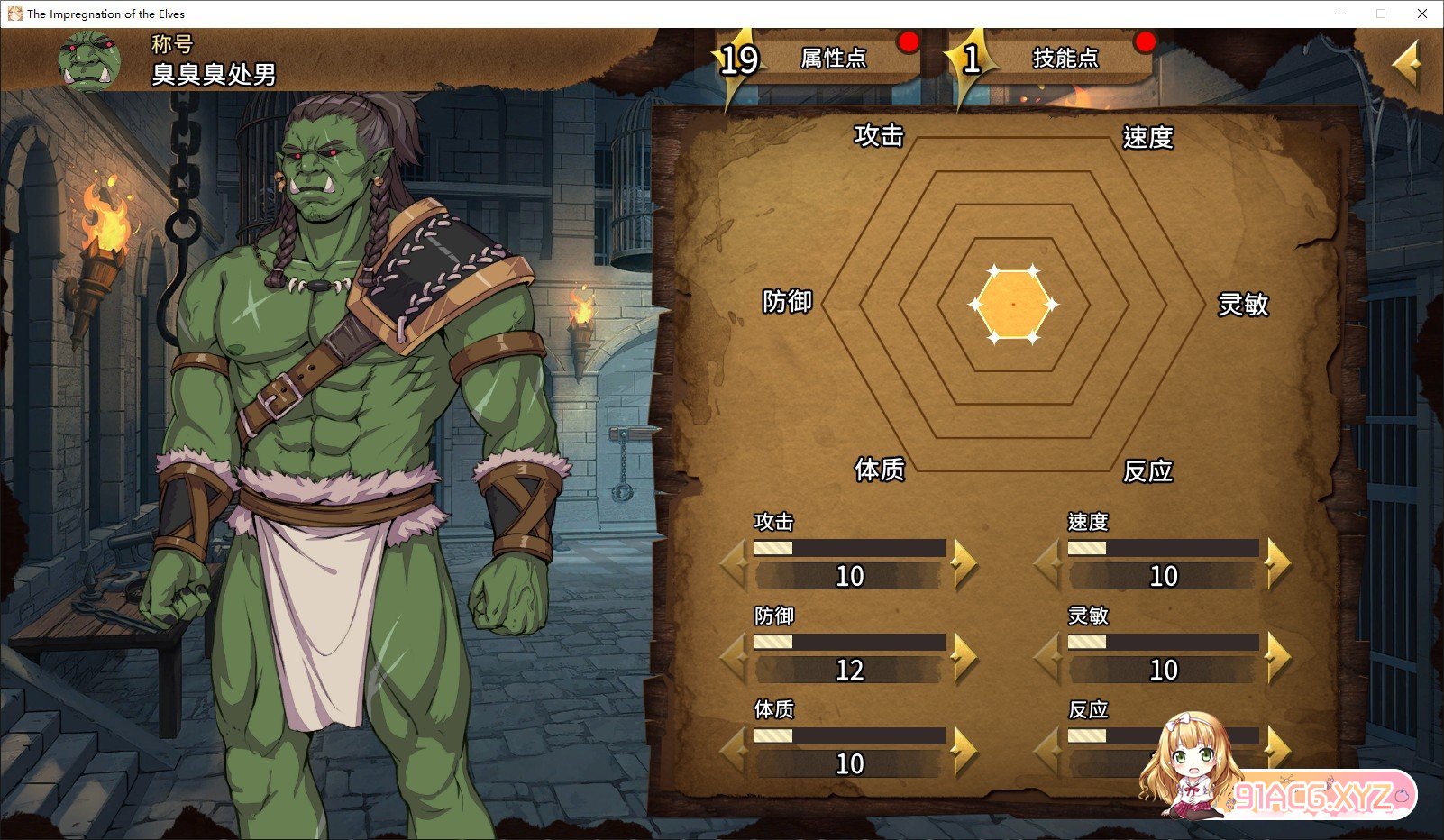
Task: Decrease the 反应 reaction stat
Action: [1049, 751]
